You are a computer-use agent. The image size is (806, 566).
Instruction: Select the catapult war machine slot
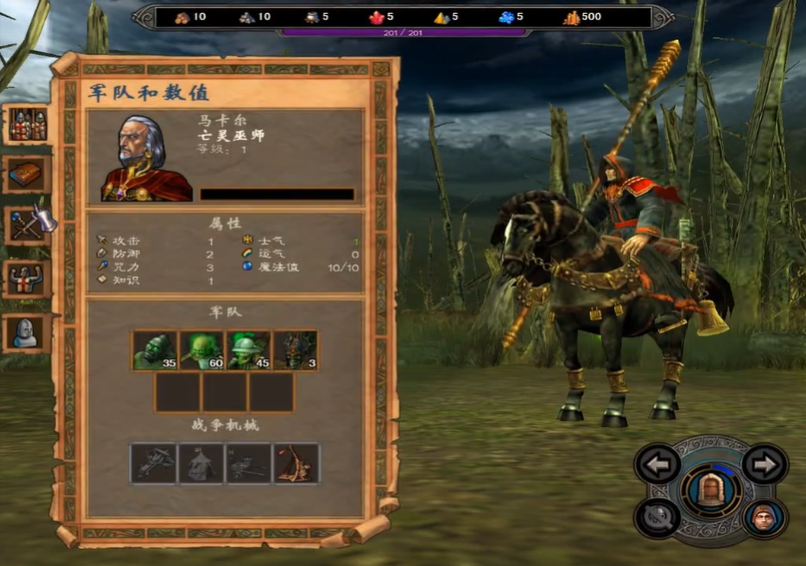pos(296,463)
